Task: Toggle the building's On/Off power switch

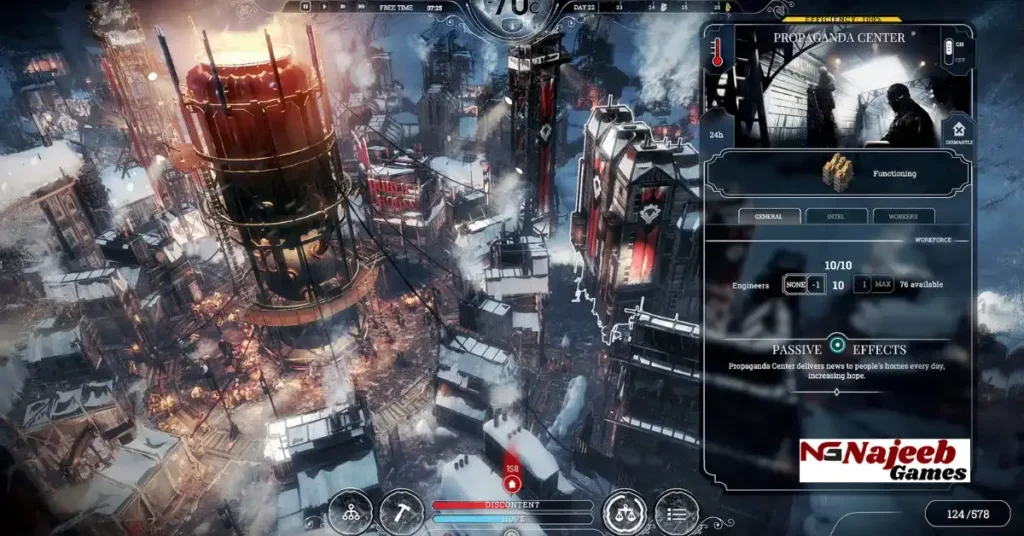Action: (950, 48)
